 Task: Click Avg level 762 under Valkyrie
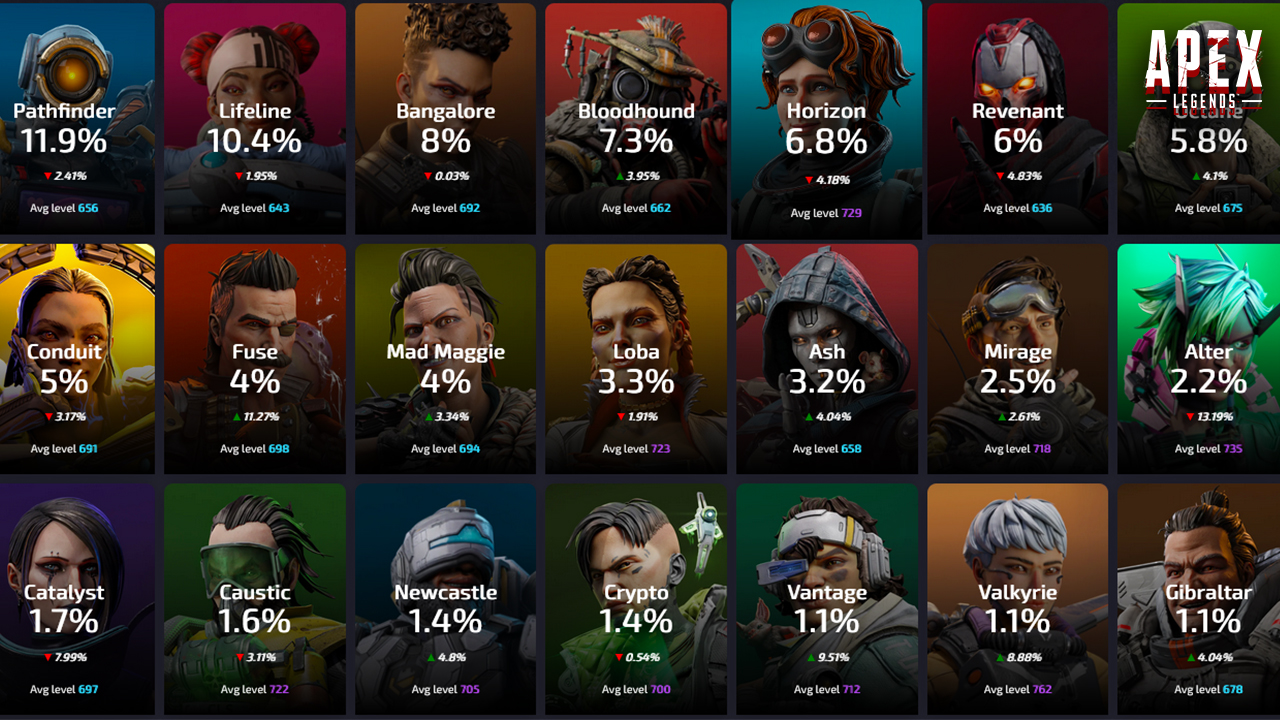(x=1018, y=689)
